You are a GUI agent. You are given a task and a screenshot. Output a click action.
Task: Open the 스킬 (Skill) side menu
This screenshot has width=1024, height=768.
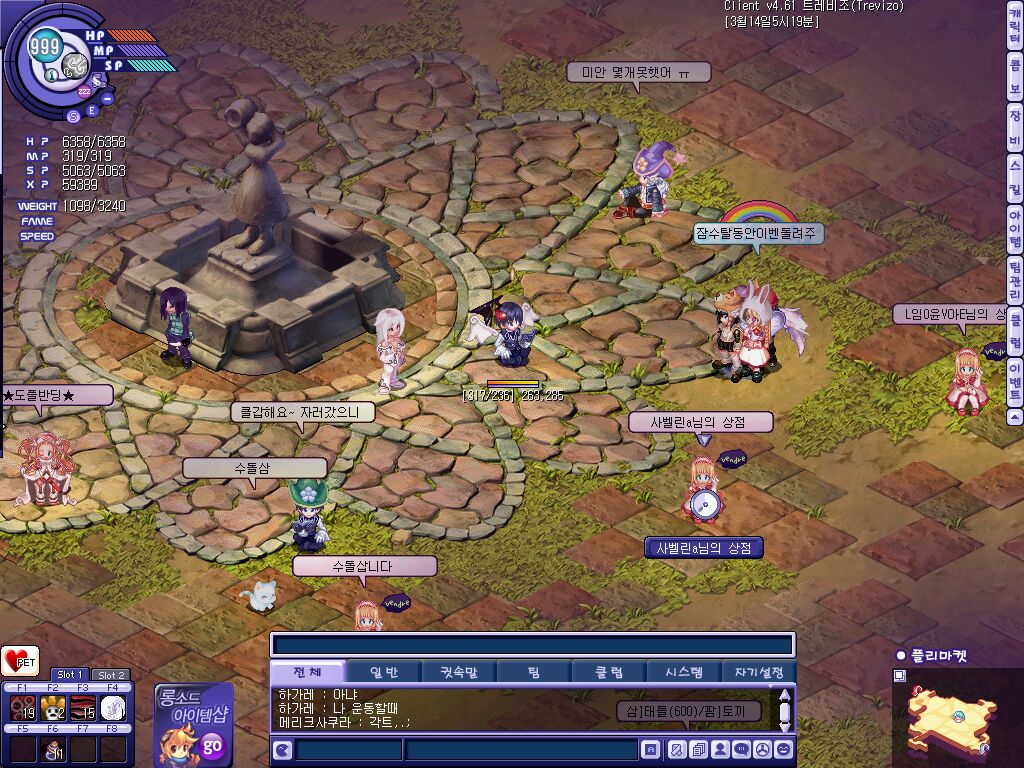1014,176
